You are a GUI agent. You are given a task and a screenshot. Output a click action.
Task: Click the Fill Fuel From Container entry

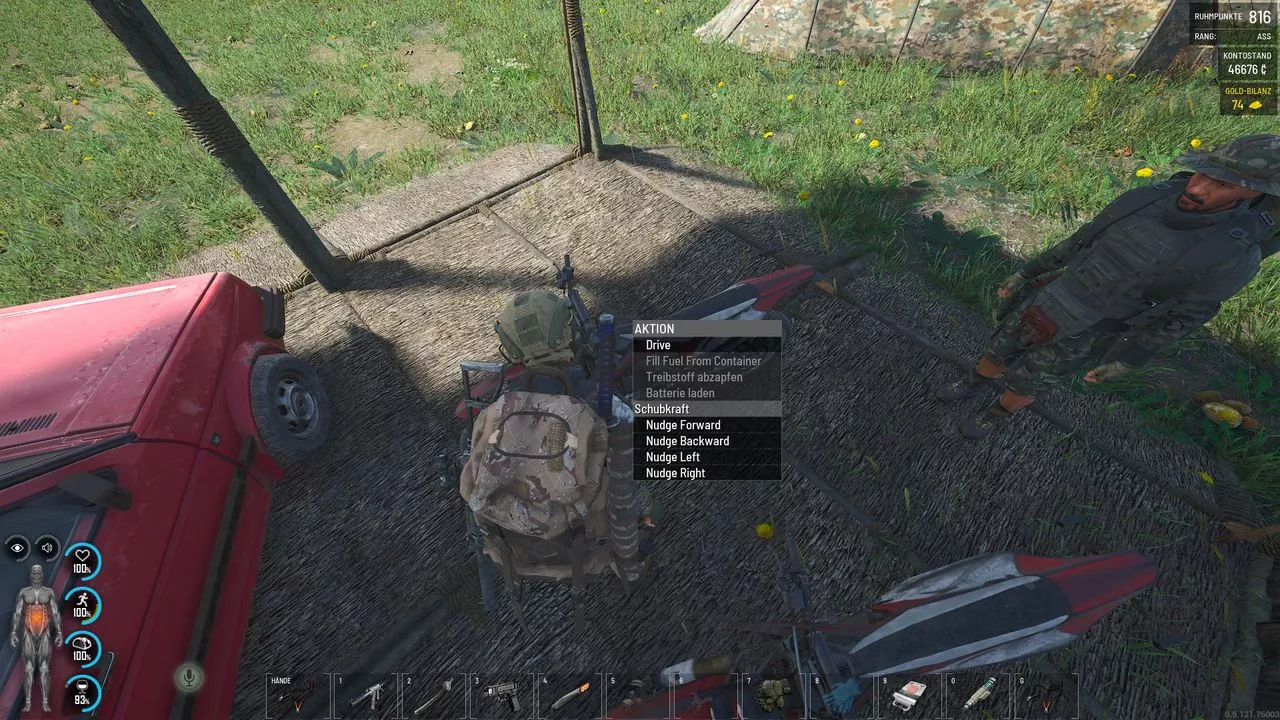point(703,361)
